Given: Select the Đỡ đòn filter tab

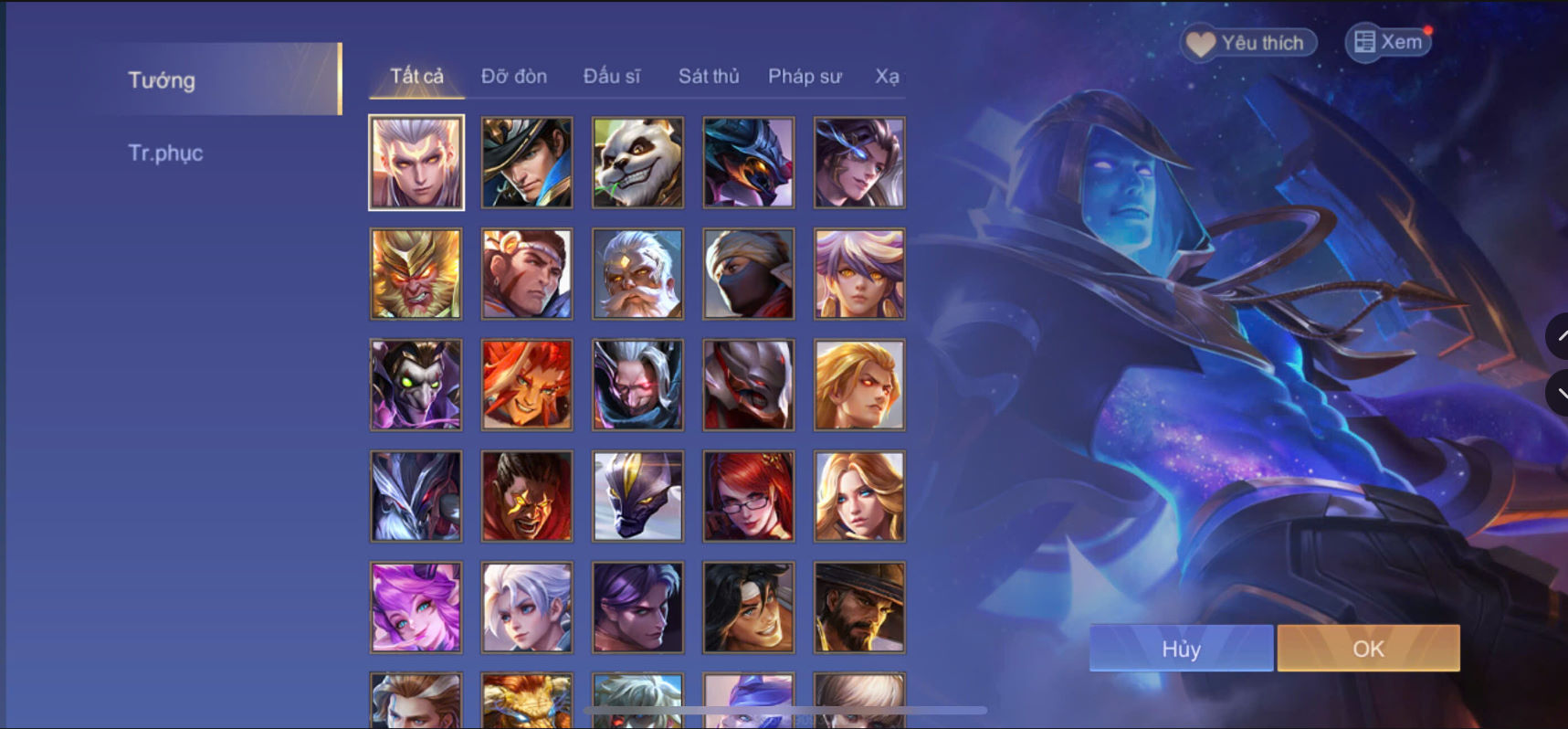Looking at the screenshot, I should [514, 77].
